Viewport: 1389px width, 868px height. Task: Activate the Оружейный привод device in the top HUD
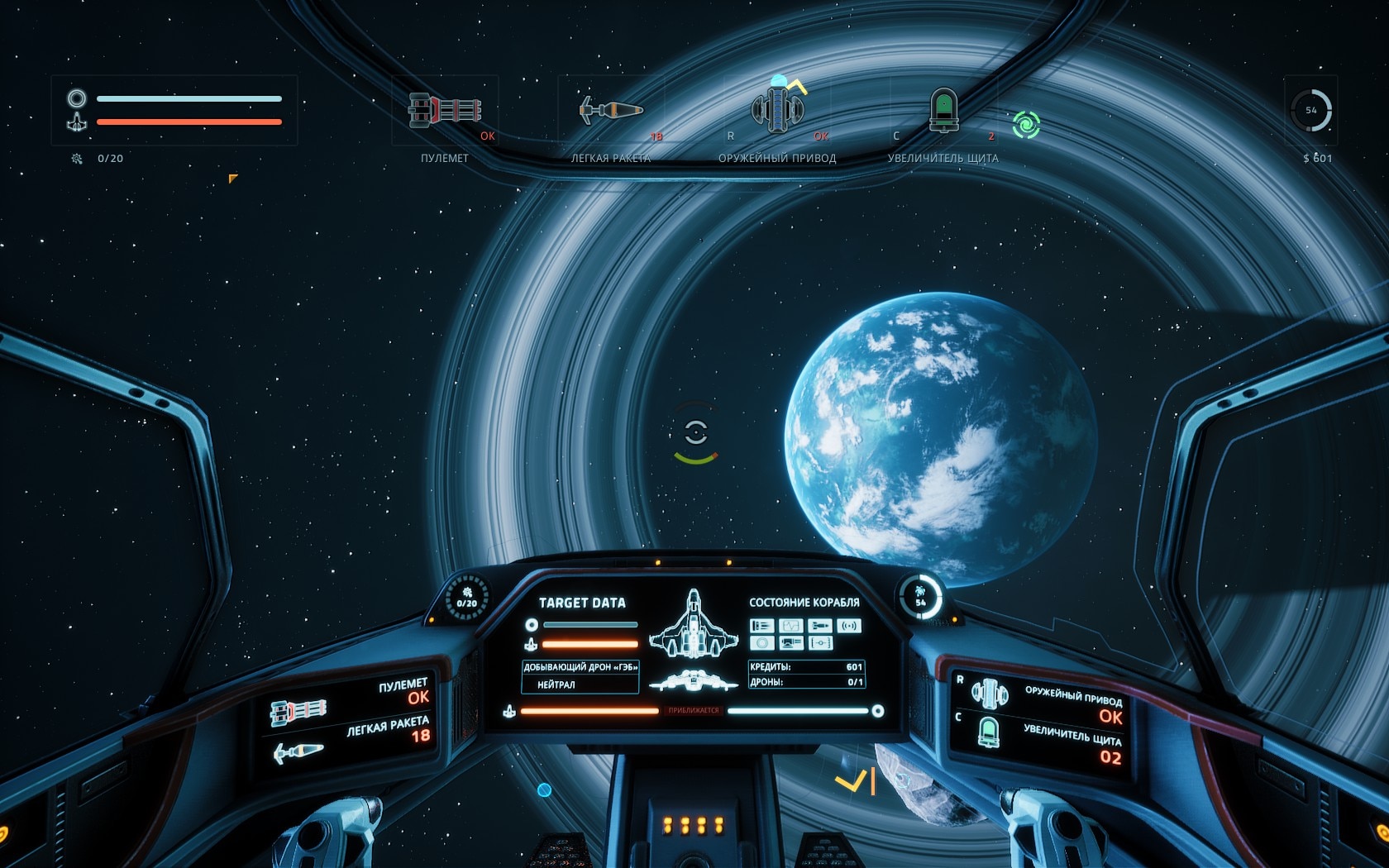777,109
